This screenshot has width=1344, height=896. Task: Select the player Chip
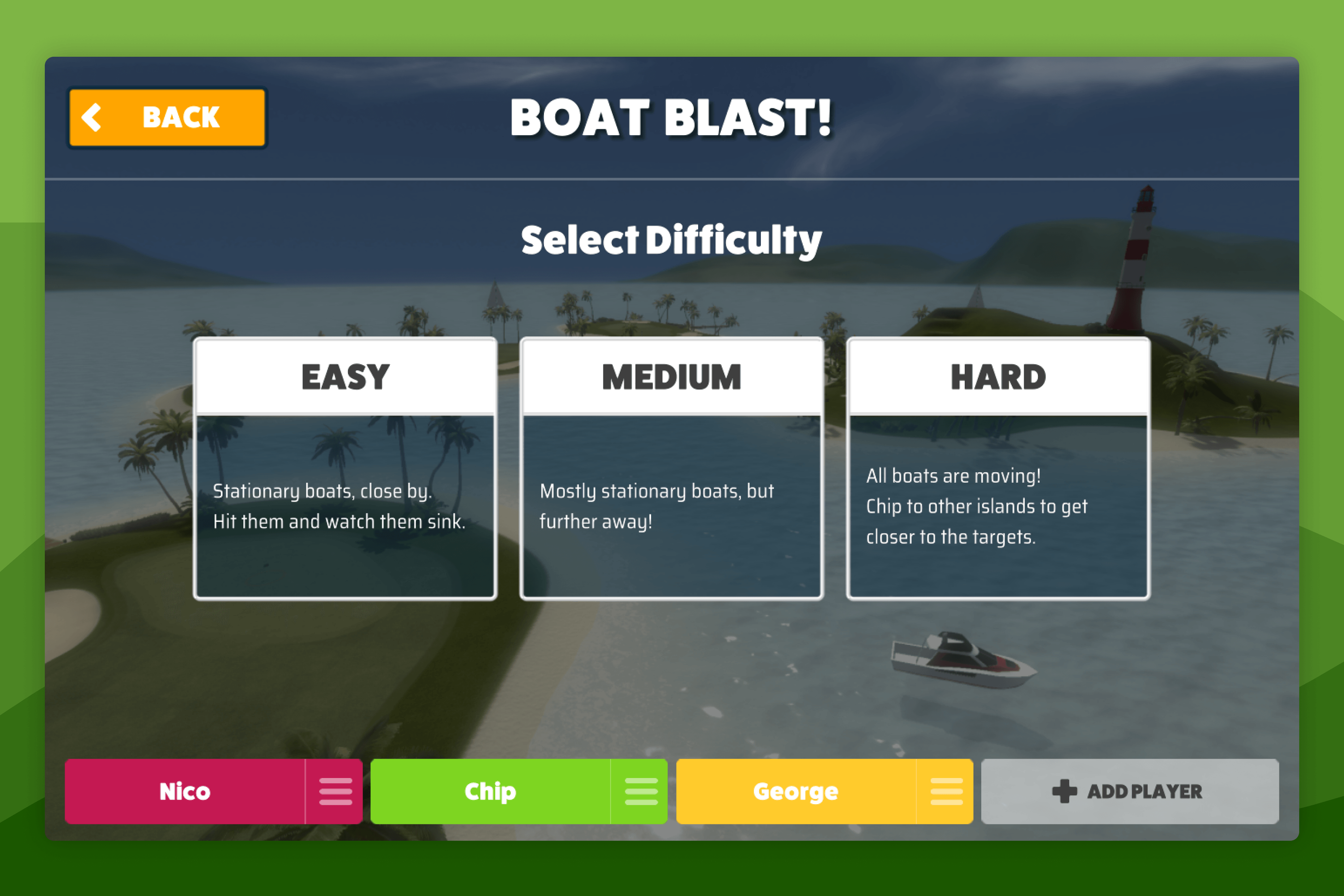coord(490,792)
